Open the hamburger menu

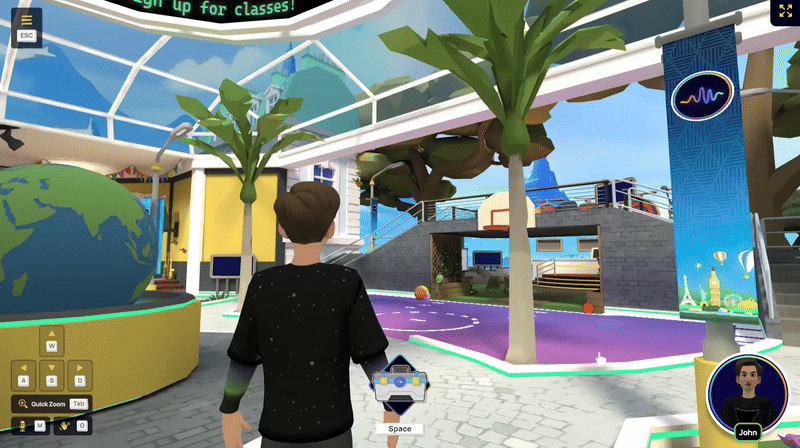[26, 19]
